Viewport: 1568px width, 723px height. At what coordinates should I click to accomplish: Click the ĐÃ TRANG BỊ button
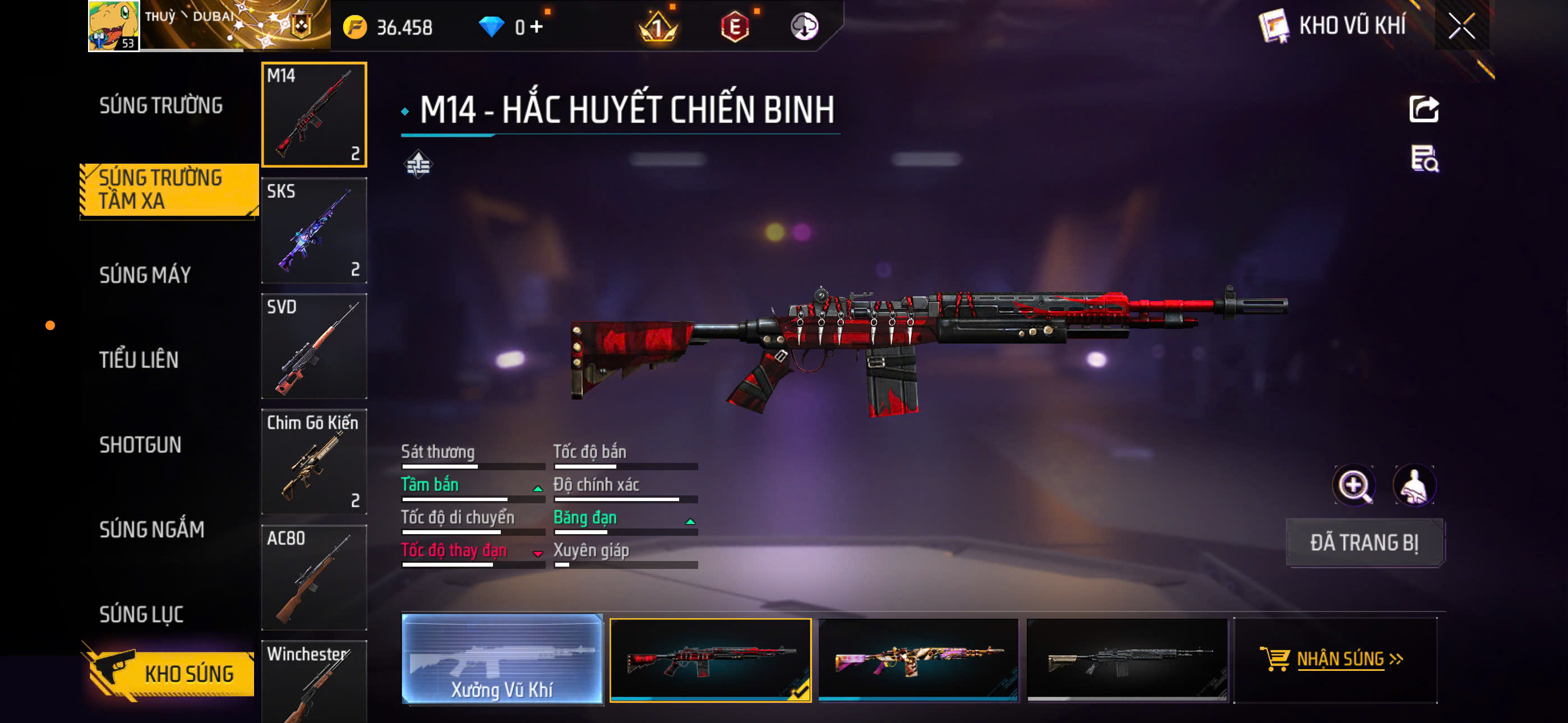1363,543
